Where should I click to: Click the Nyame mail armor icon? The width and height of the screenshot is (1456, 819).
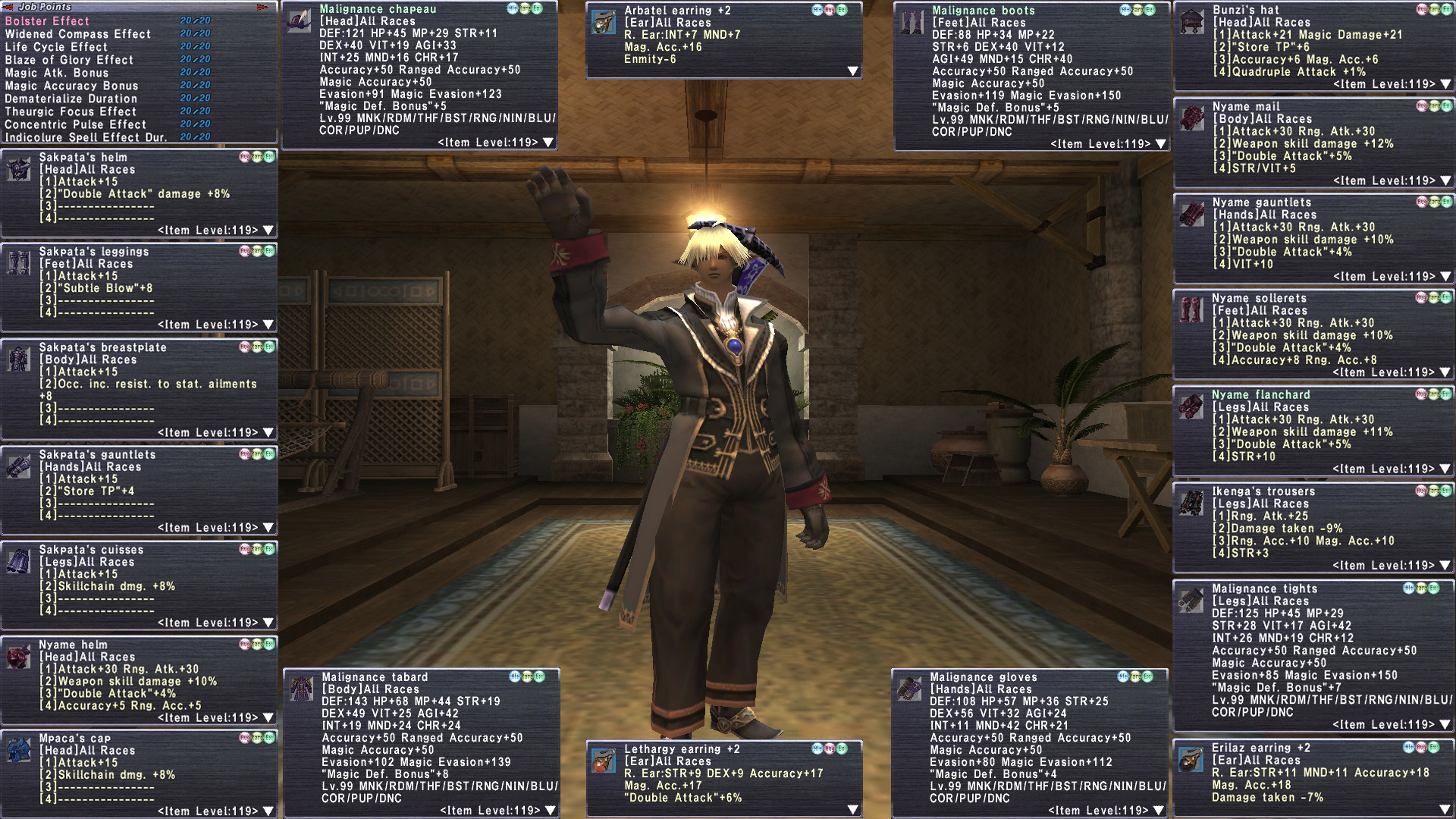(1192, 118)
